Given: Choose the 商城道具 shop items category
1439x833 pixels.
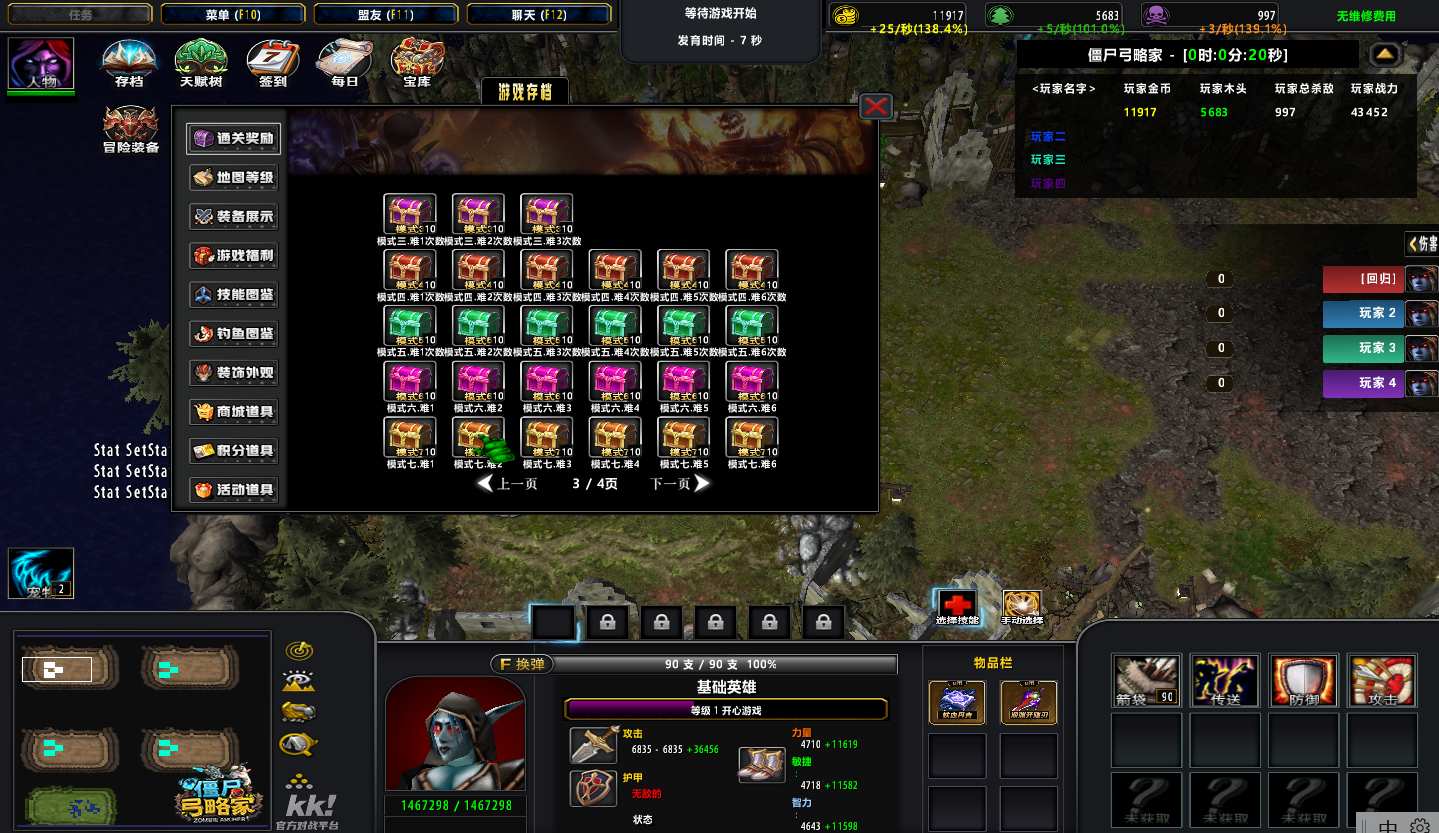Looking at the screenshot, I should click(234, 412).
